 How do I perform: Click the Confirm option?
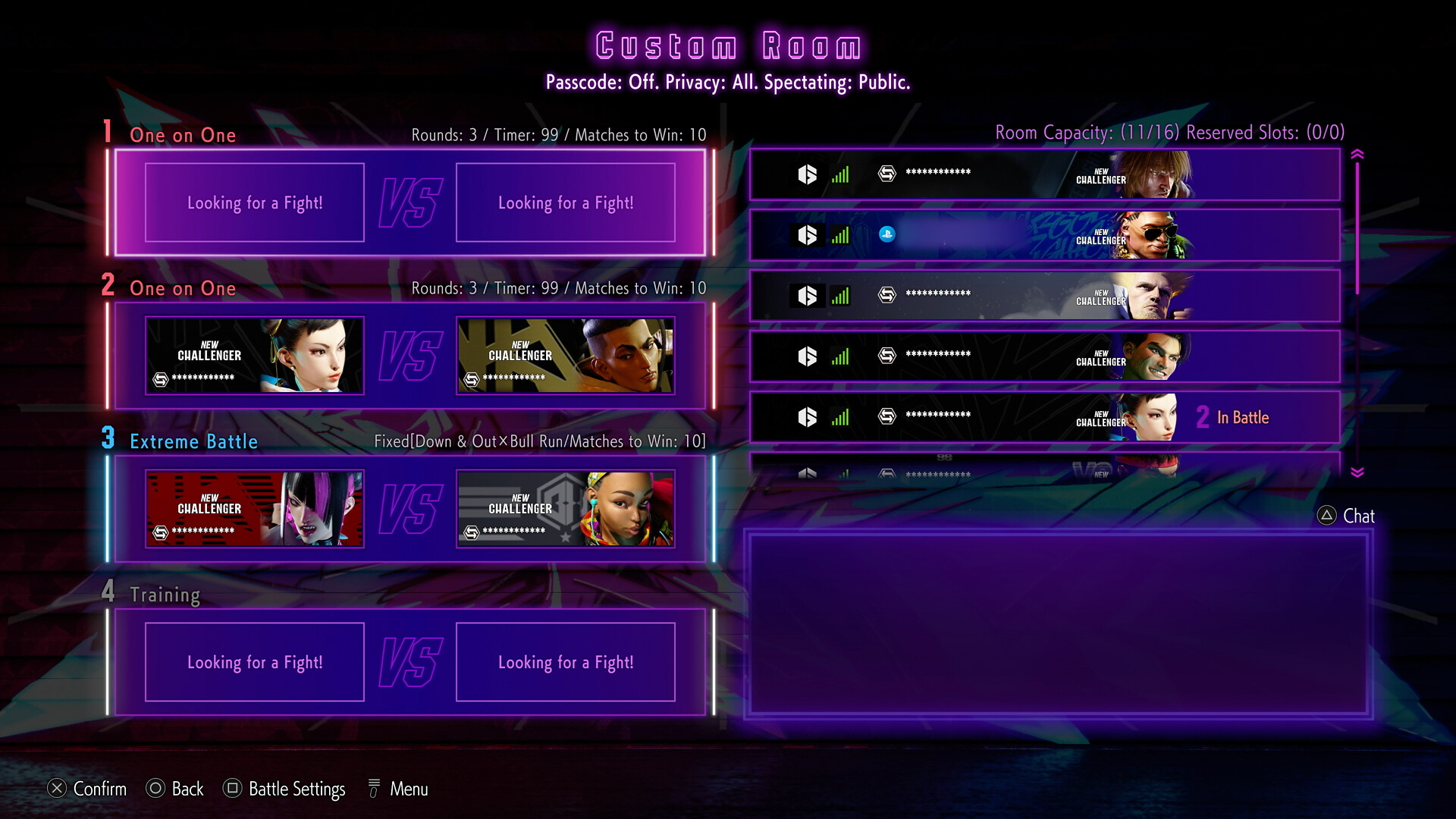87,789
